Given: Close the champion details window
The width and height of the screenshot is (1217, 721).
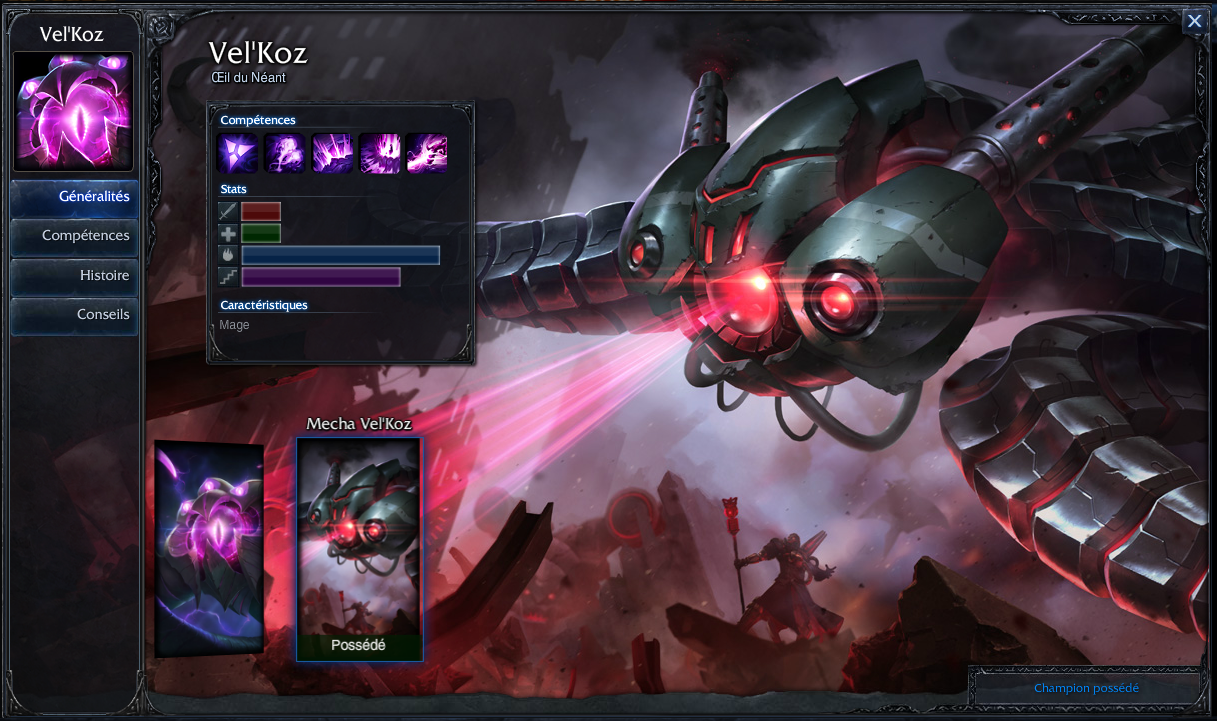Looking at the screenshot, I should [1194, 21].
